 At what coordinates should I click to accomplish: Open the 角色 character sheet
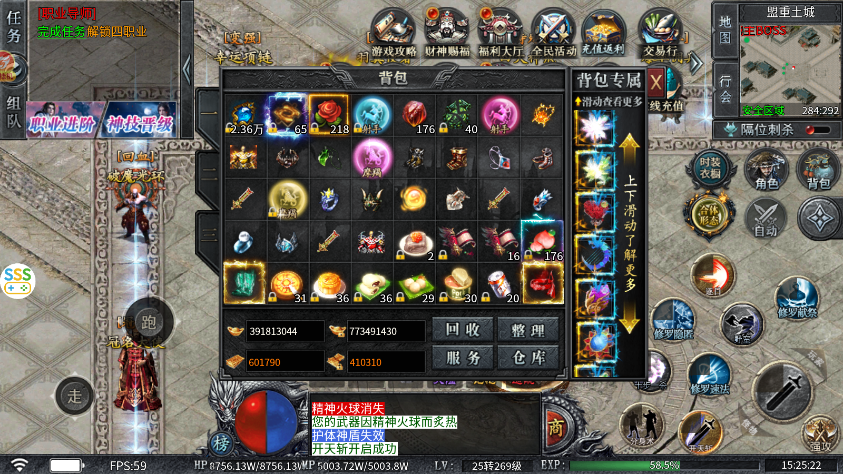pyautogui.click(x=767, y=171)
